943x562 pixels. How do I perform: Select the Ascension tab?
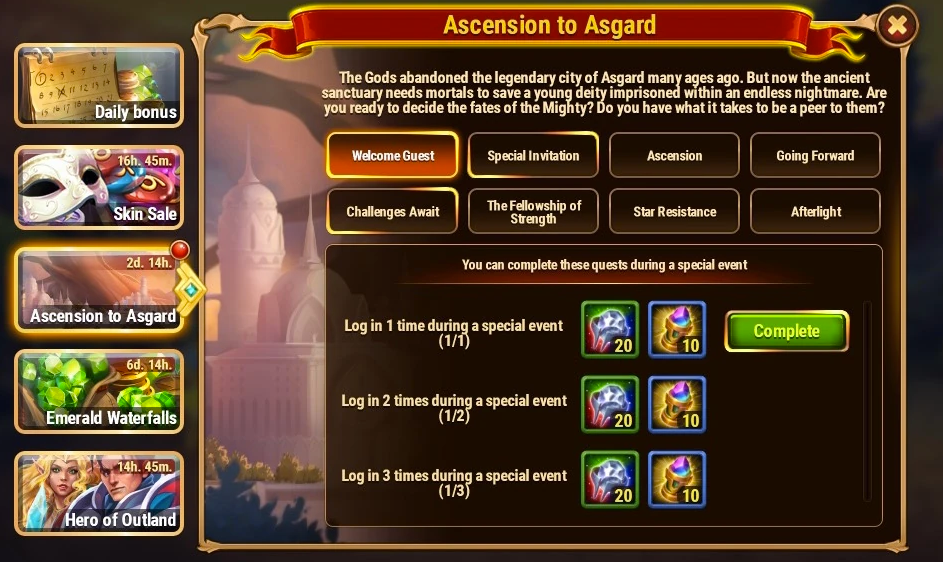coord(674,156)
